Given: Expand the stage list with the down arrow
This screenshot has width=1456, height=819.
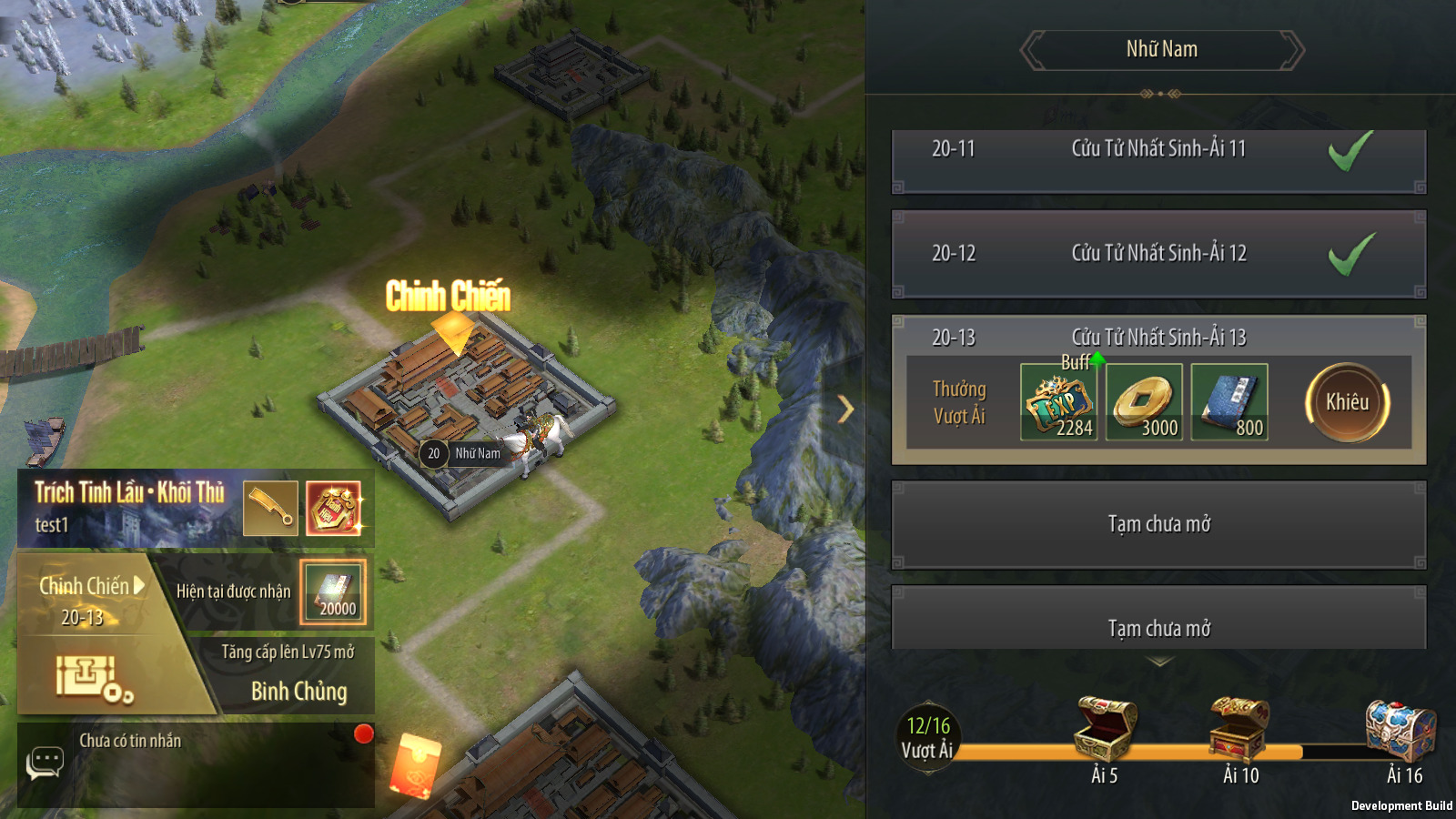Looking at the screenshot, I should click(1158, 662).
